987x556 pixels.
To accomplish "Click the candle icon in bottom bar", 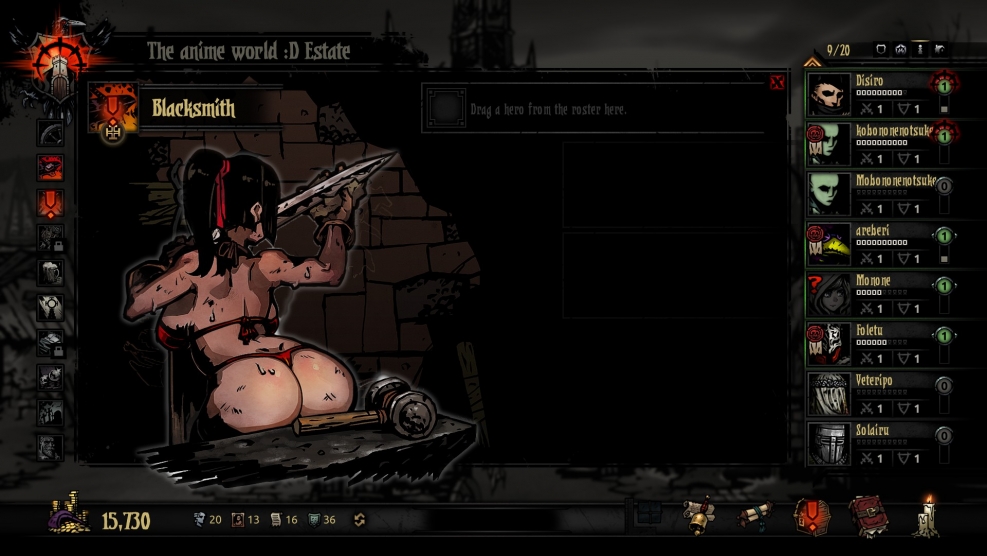I will click(x=926, y=515).
